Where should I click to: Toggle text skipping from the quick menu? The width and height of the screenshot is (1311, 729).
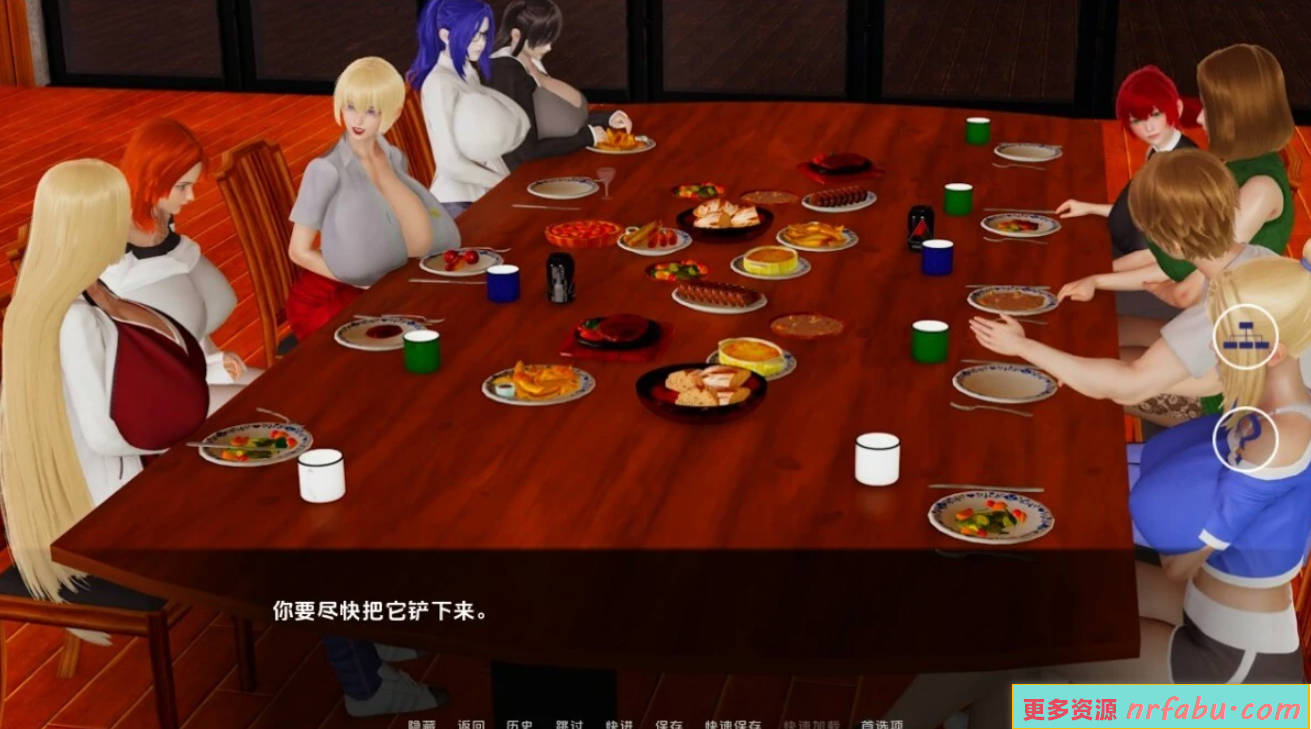568,722
